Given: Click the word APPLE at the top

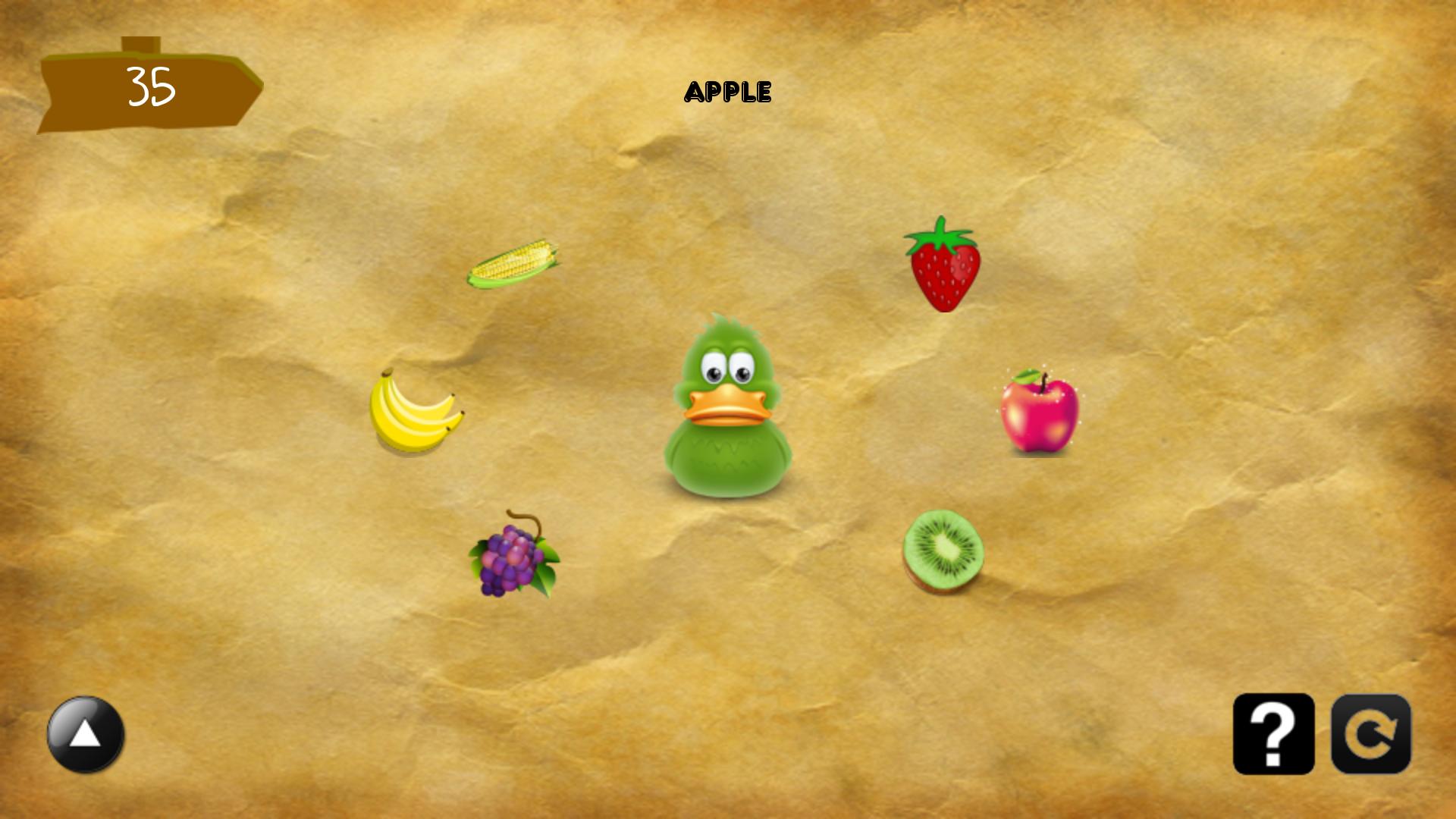Looking at the screenshot, I should [728, 91].
